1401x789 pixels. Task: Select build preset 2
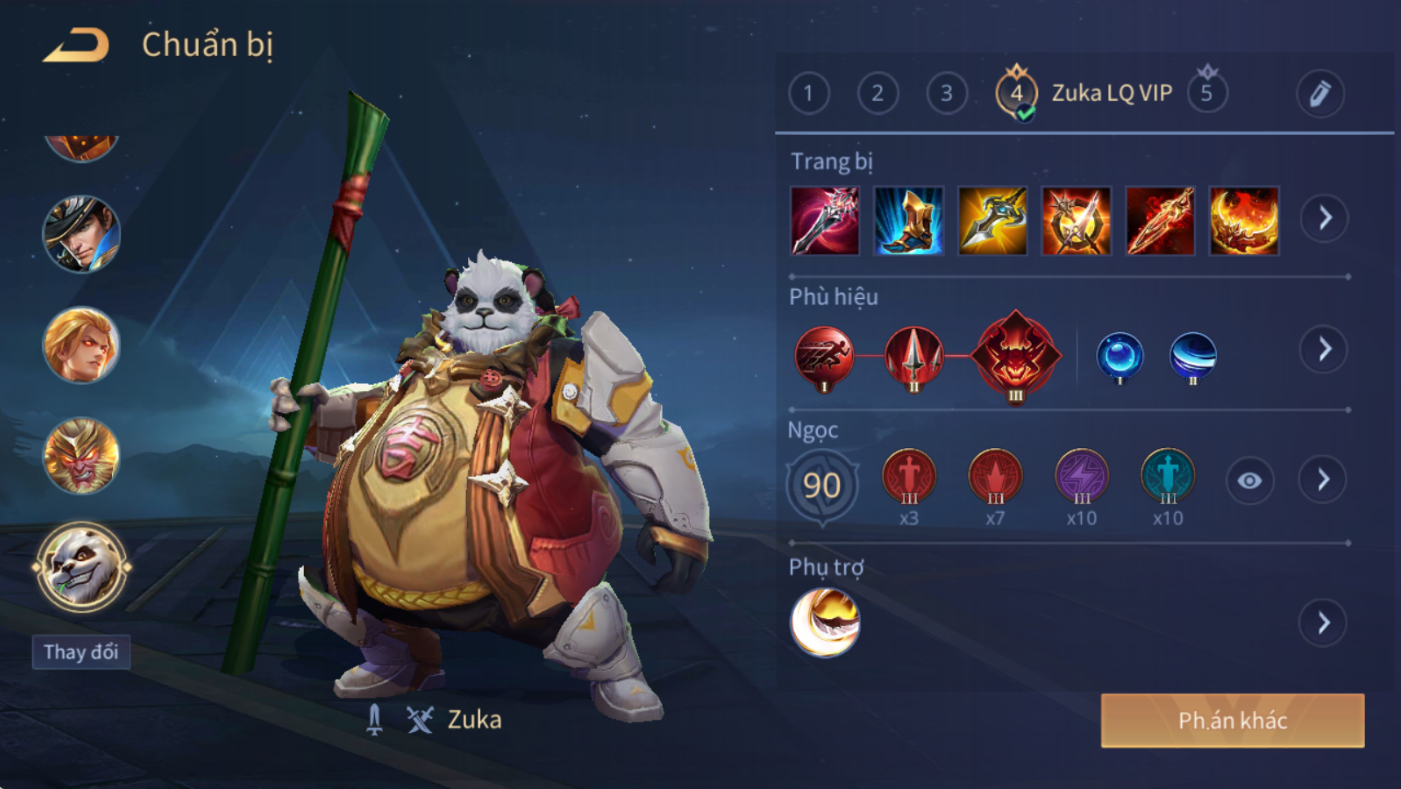[877, 94]
